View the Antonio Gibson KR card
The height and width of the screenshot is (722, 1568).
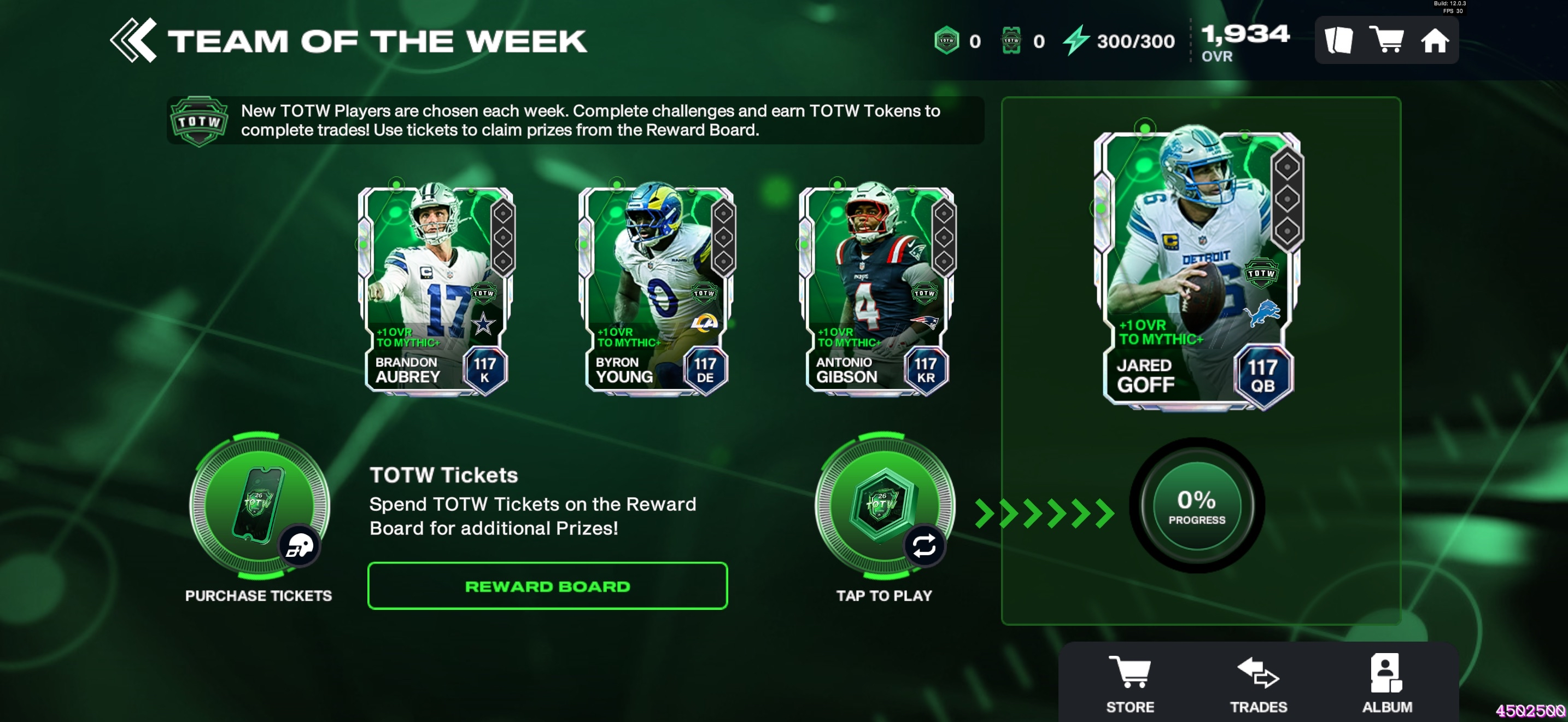876,289
